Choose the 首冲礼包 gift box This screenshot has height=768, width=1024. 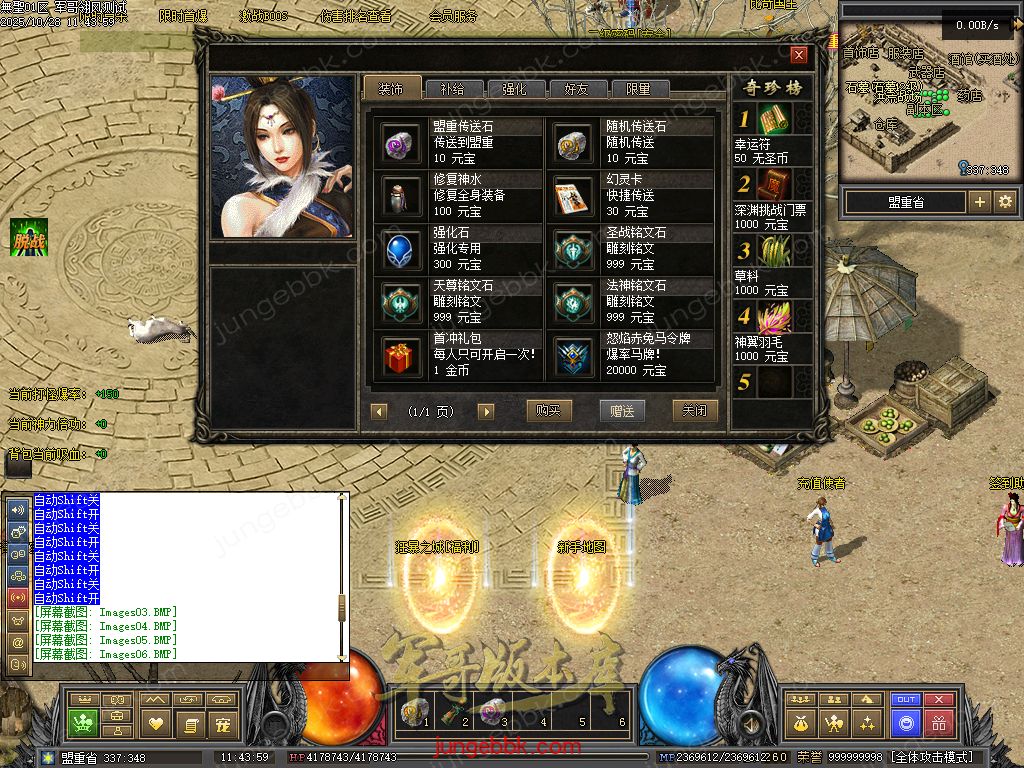(x=402, y=355)
